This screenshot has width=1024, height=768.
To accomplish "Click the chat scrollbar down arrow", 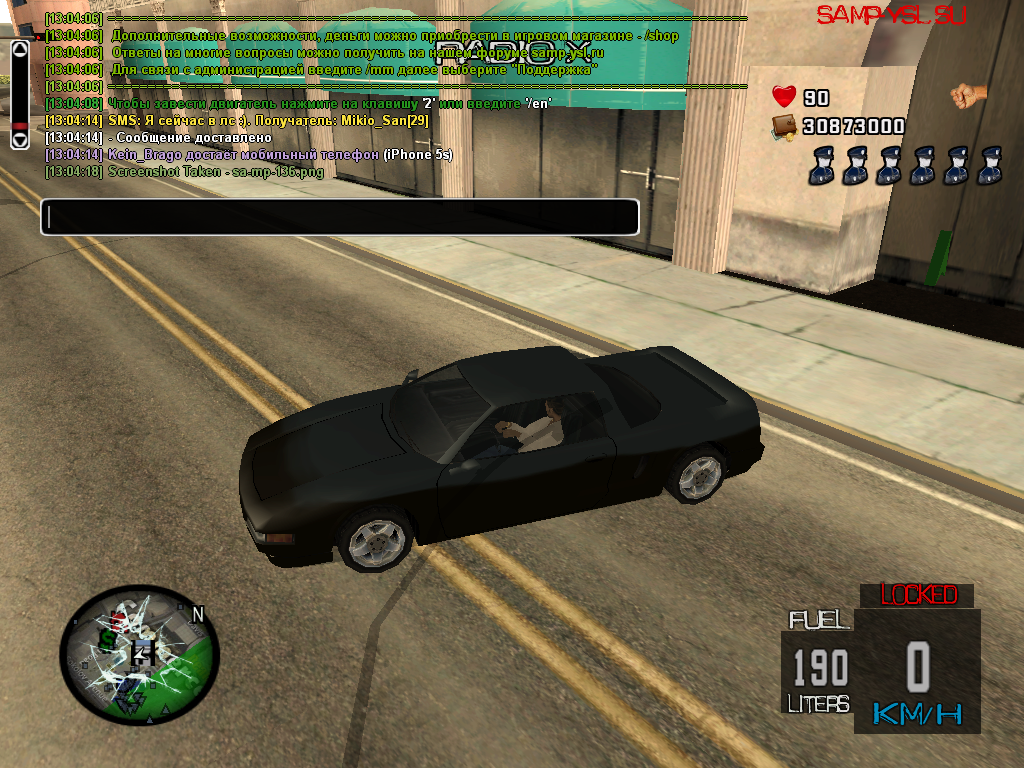I will 20,141.
